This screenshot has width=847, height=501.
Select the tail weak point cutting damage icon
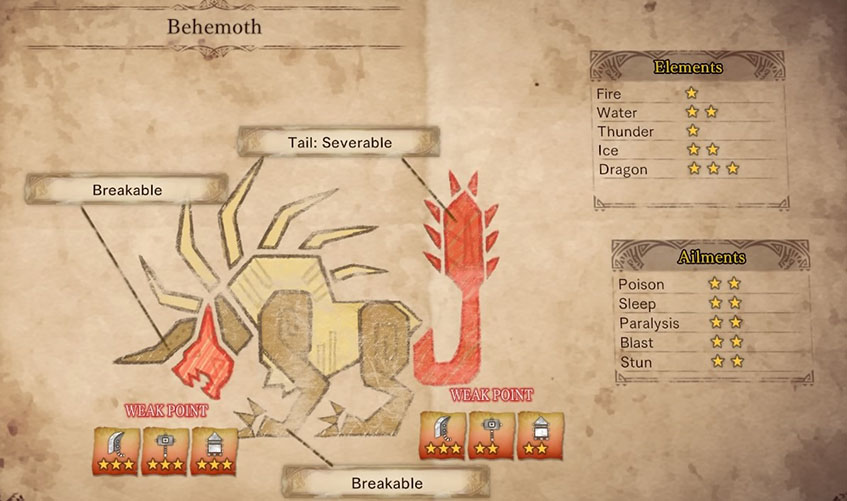[x=441, y=436]
